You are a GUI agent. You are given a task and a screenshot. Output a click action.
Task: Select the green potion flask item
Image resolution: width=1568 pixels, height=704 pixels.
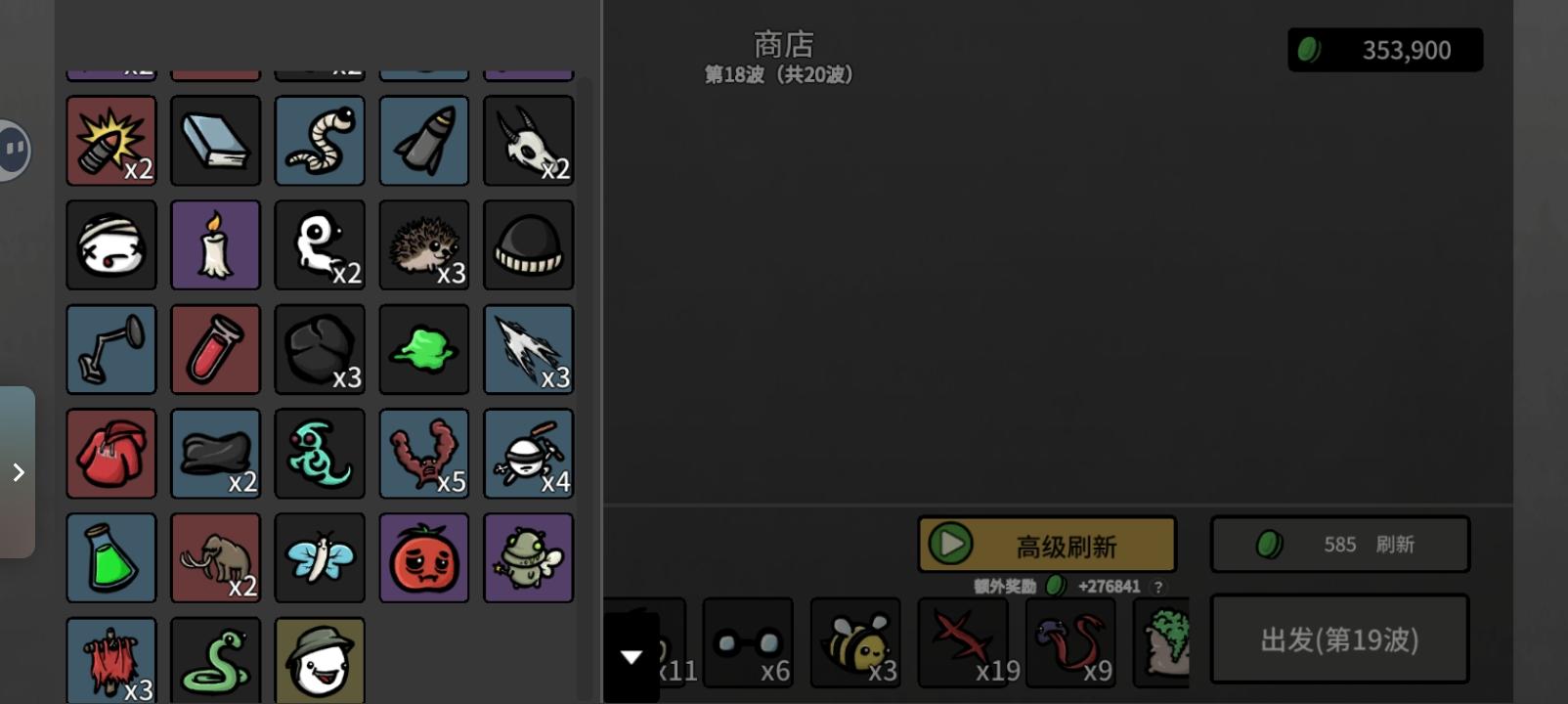pyautogui.click(x=110, y=557)
